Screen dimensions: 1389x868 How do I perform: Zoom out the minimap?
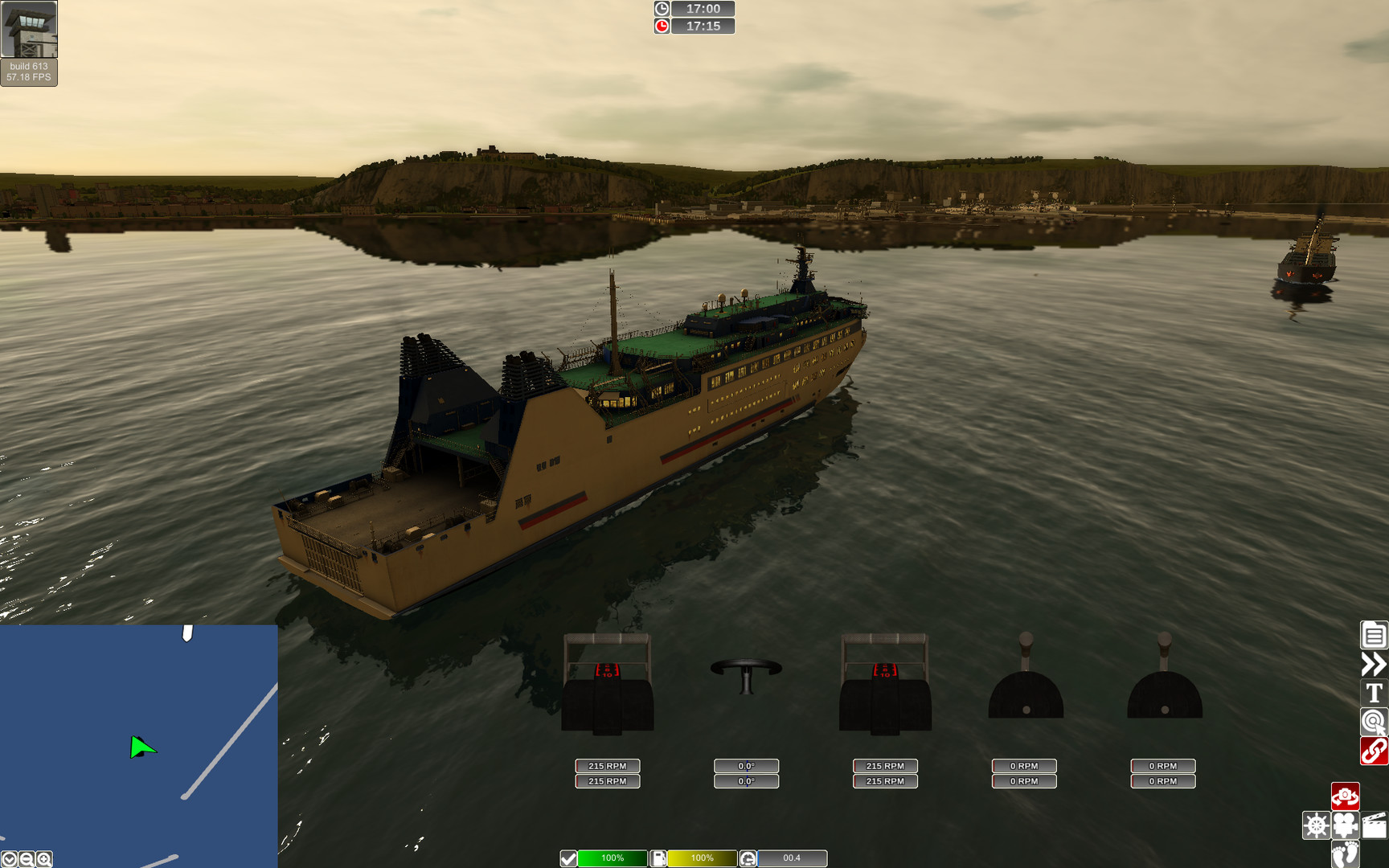pos(26,859)
